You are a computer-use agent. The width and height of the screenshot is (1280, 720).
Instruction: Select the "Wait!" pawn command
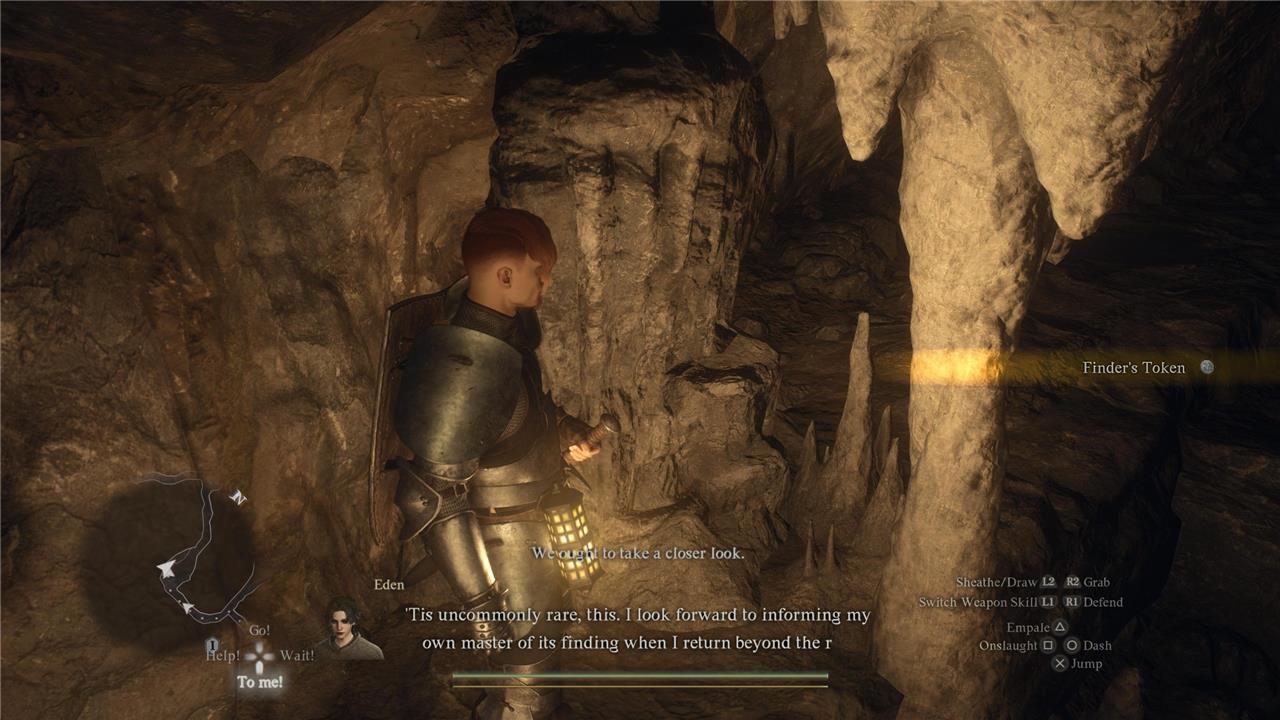click(x=297, y=656)
